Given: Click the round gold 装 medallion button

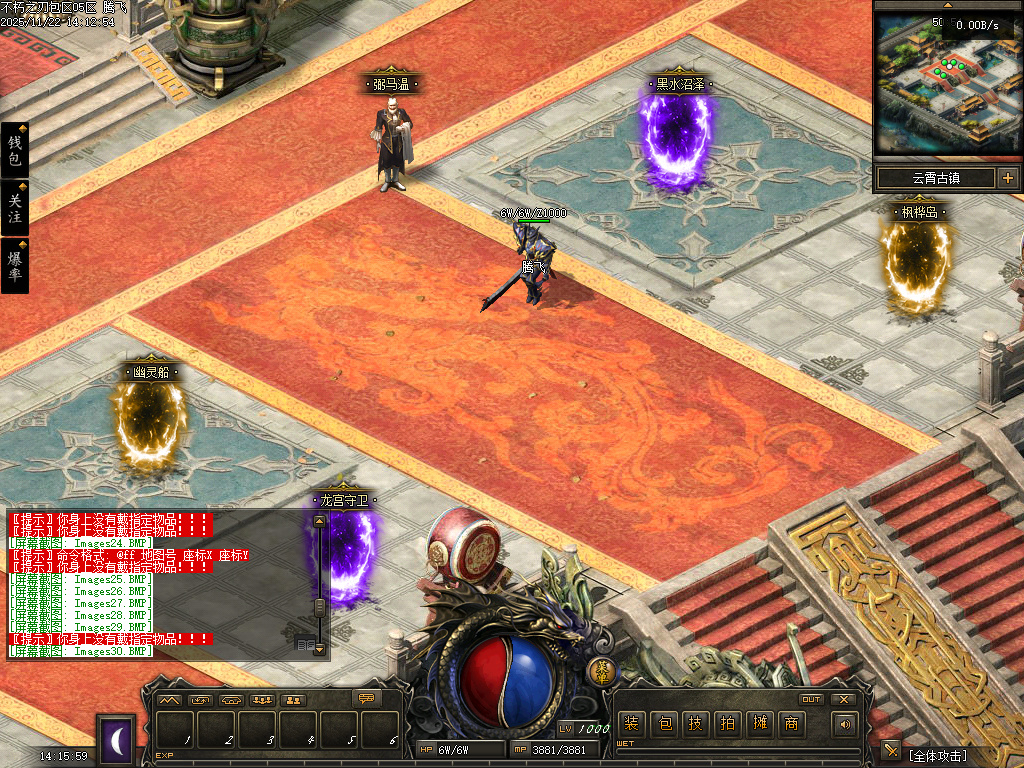Looking at the screenshot, I should tap(600, 670).
